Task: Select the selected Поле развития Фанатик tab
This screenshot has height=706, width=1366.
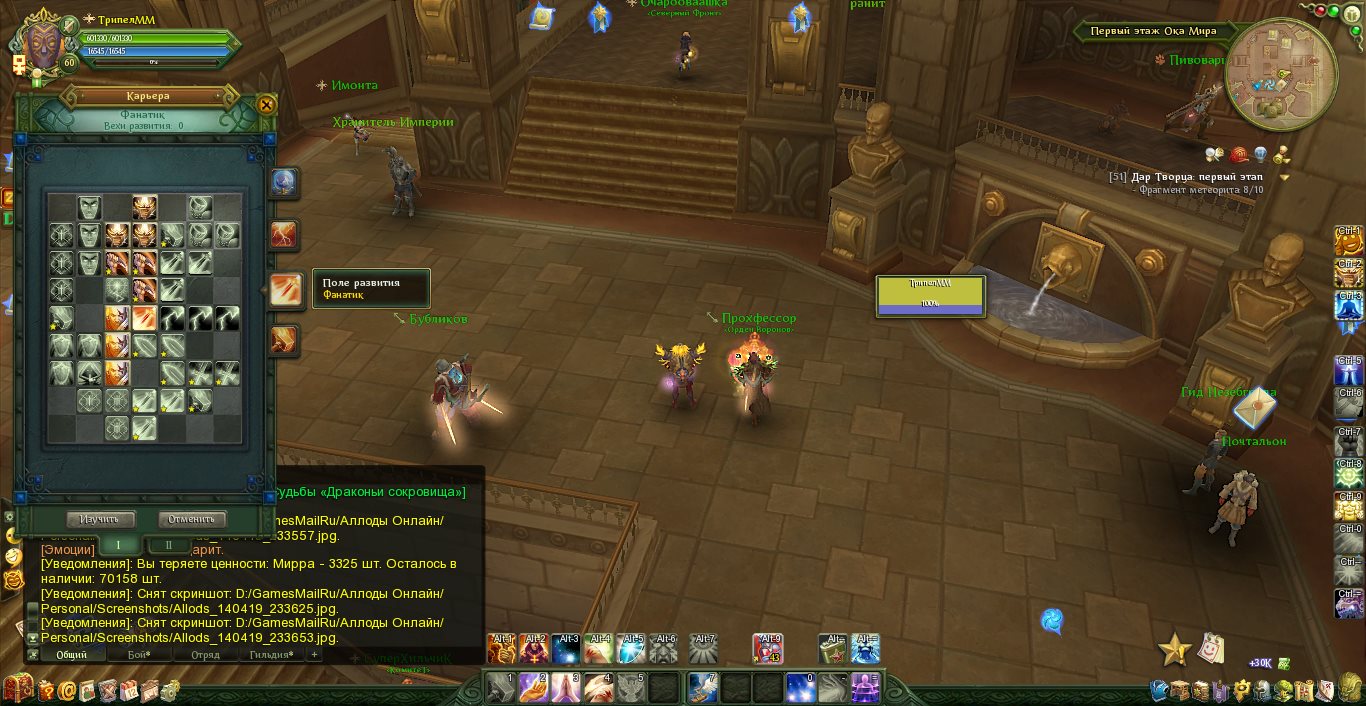Action: coord(285,290)
